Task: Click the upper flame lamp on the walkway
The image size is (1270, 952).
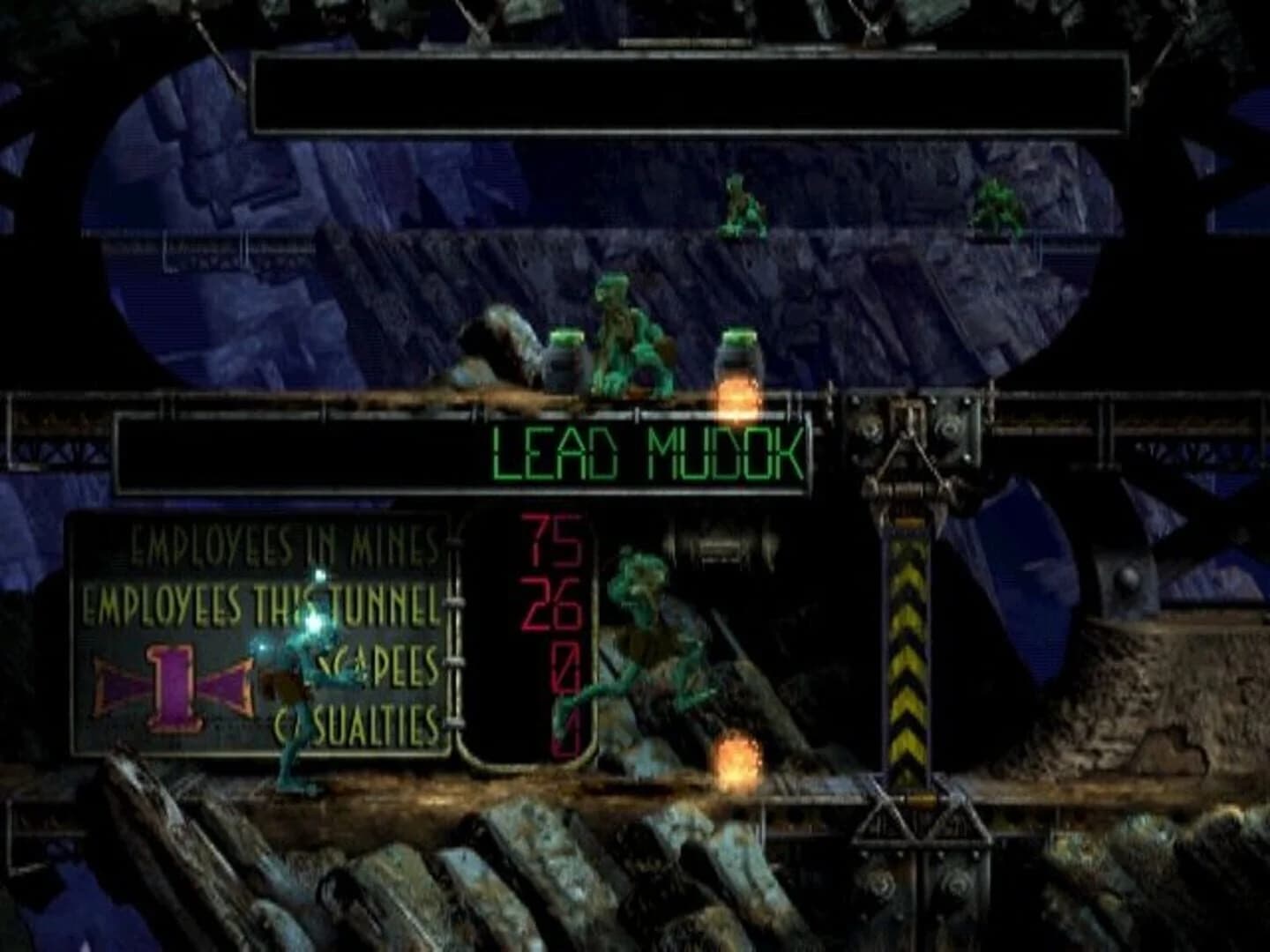Action: [x=736, y=397]
